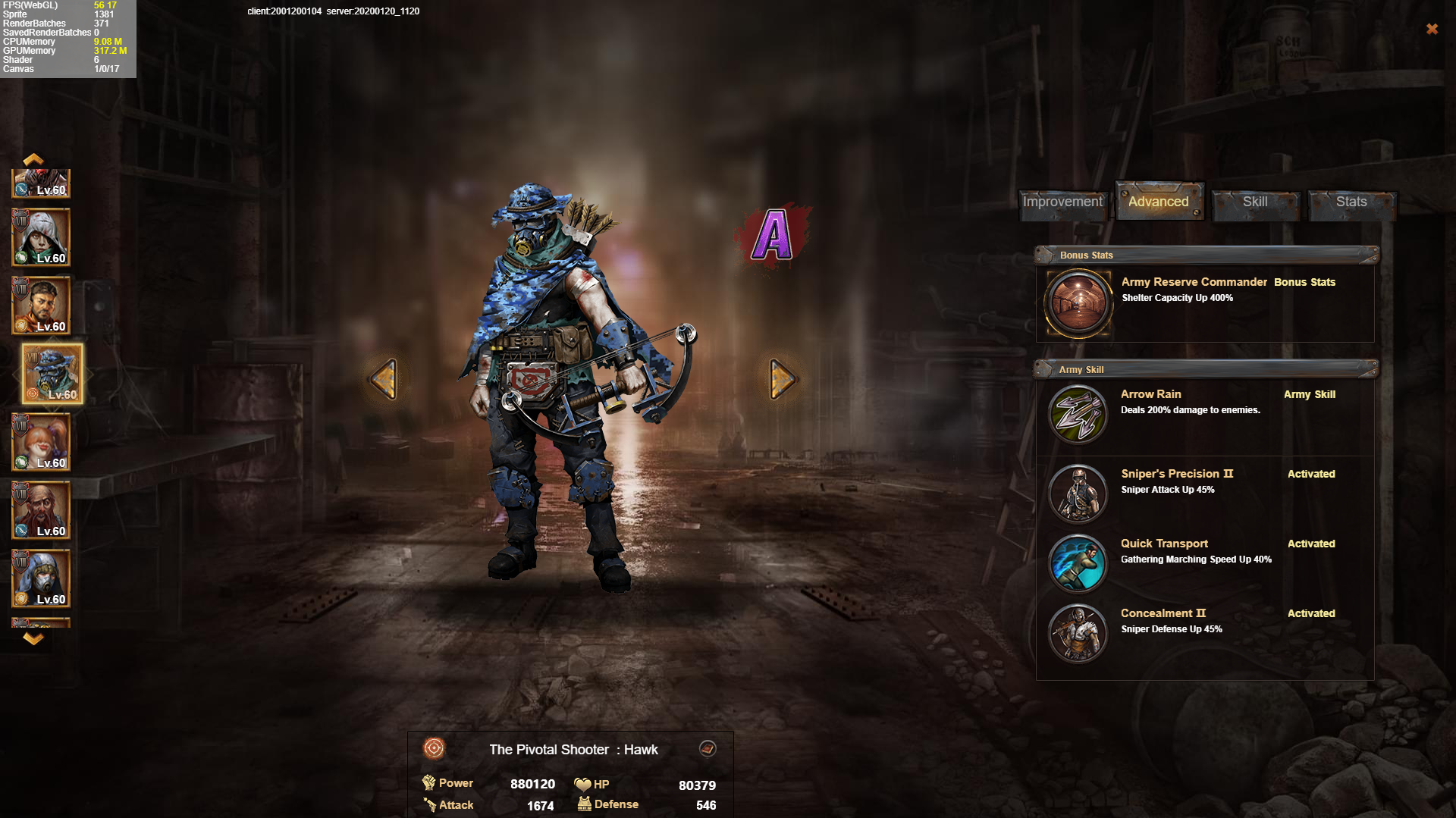The image size is (1456, 818).
Task: Select the highlighted Hawk portrait with blue camo hat
Action: (52, 374)
